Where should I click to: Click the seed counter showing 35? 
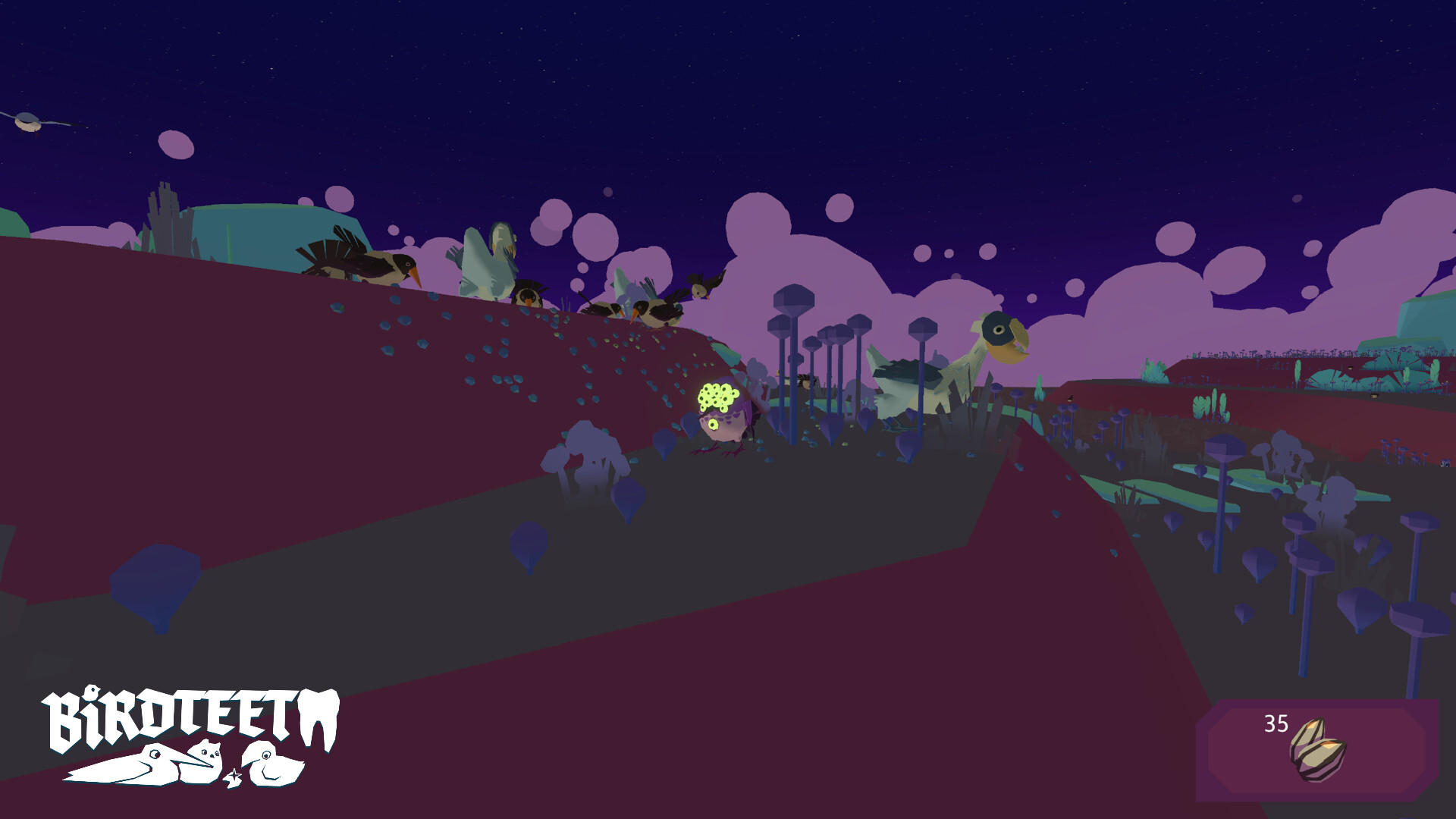point(1276,723)
